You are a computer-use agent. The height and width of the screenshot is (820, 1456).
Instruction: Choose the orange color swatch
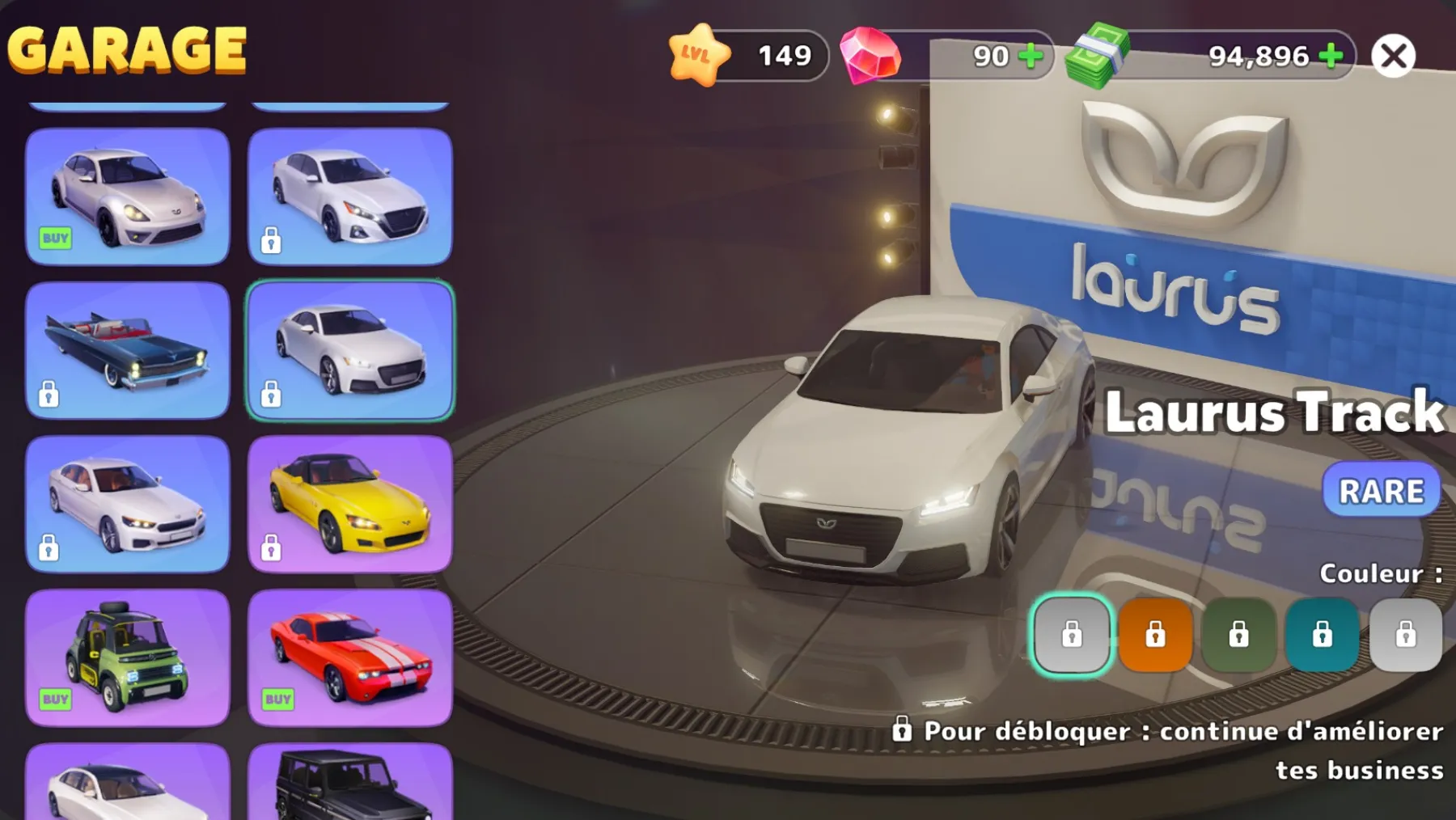(1155, 635)
